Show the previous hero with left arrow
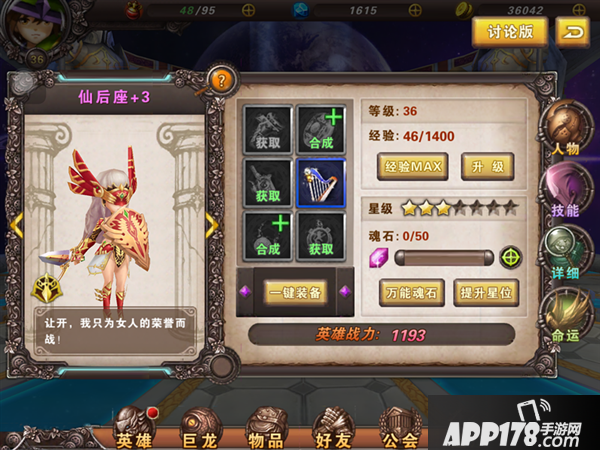 [x=17, y=226]
